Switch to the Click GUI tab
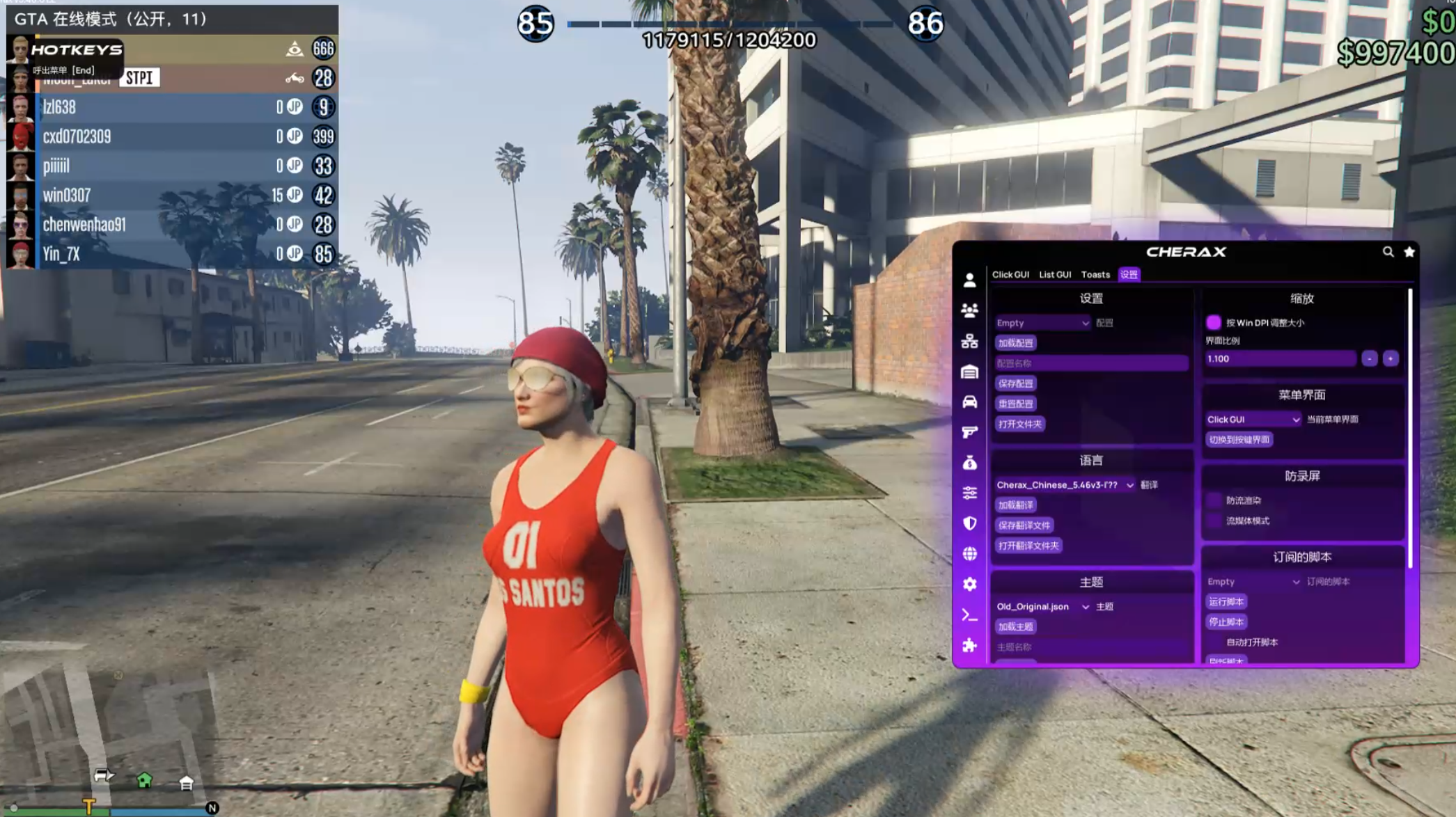1456x817 pixels. click(1010, 274)
